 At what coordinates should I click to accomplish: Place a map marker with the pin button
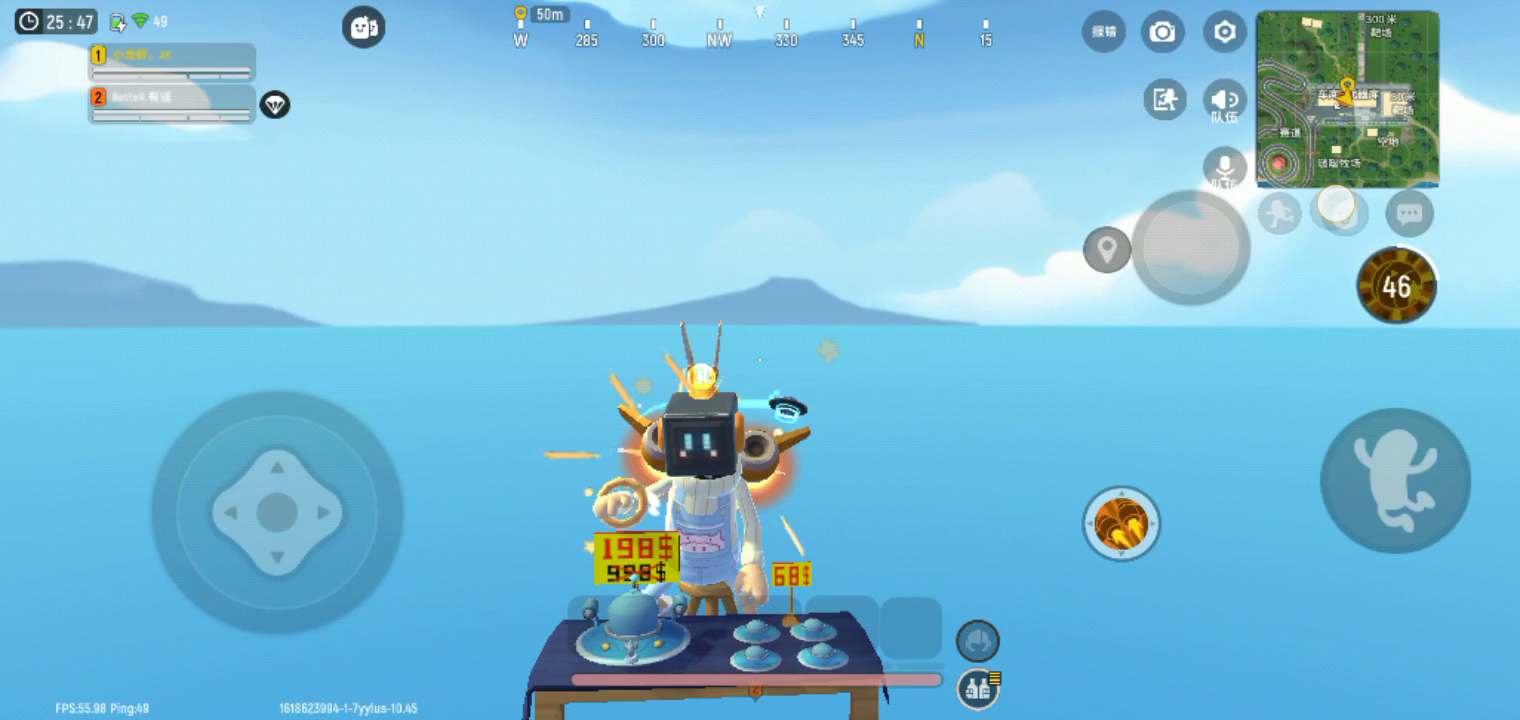point(1106,250)
